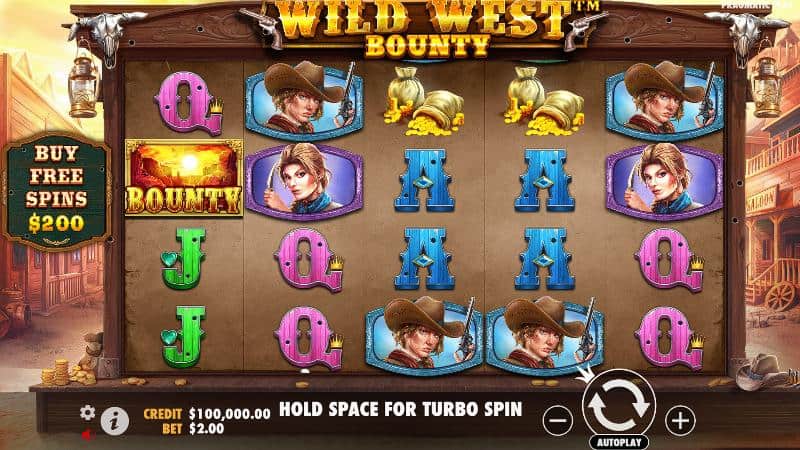800x450 pixels.
Task: Open the game info paytable
Action: pyautogui.click(x=114, y=421)
